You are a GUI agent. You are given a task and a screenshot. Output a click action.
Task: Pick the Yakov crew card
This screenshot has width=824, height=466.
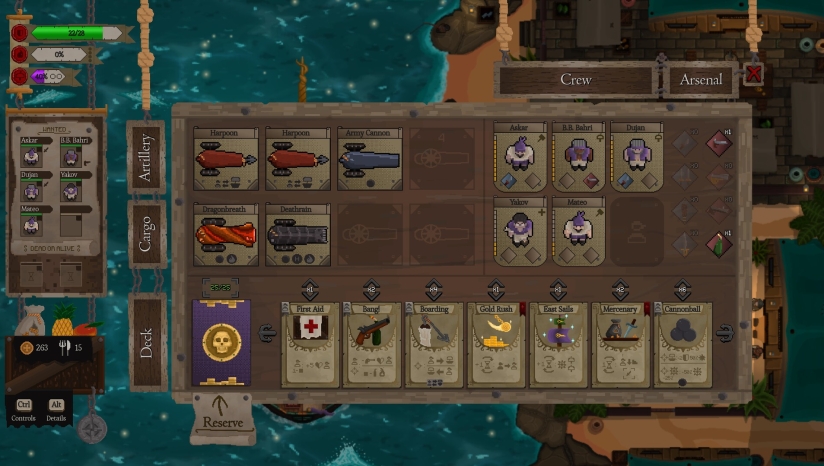point(520,230)
